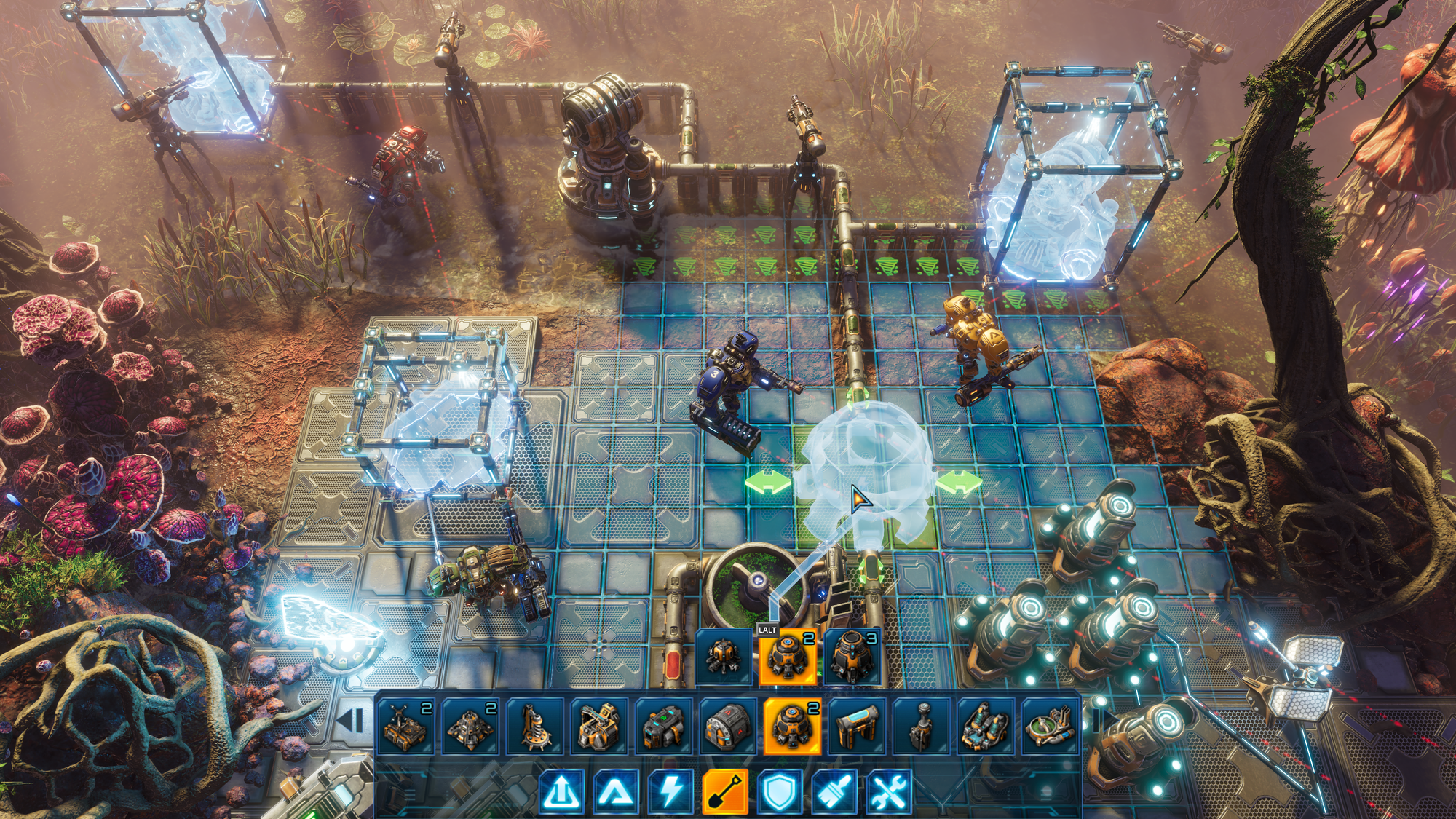This screenshot has width=1456, height=819.
Task: Select the twin-tank plant building icon
Action: coord(986,726)
